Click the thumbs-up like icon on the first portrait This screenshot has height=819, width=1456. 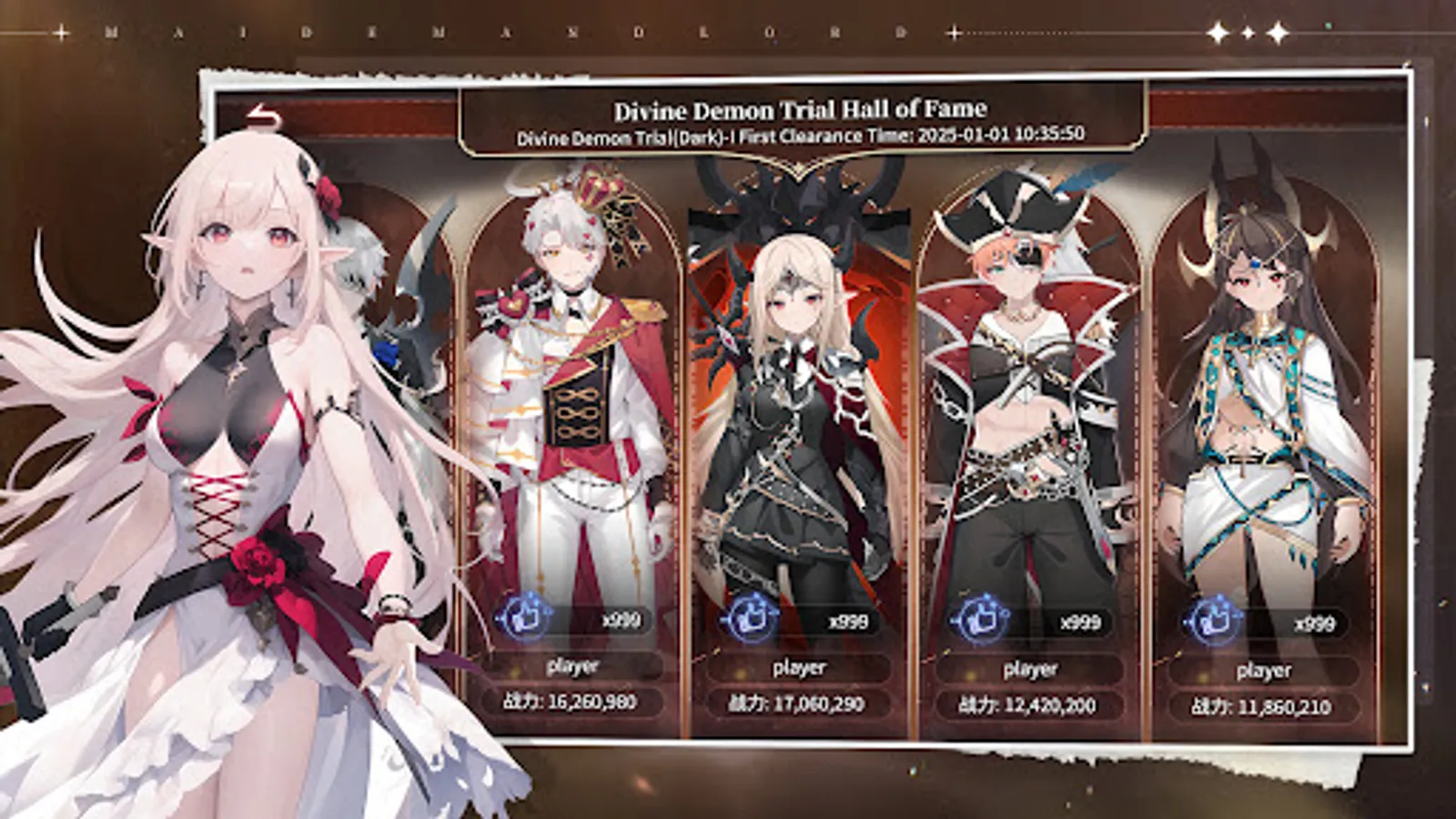(x=525, y=617)
